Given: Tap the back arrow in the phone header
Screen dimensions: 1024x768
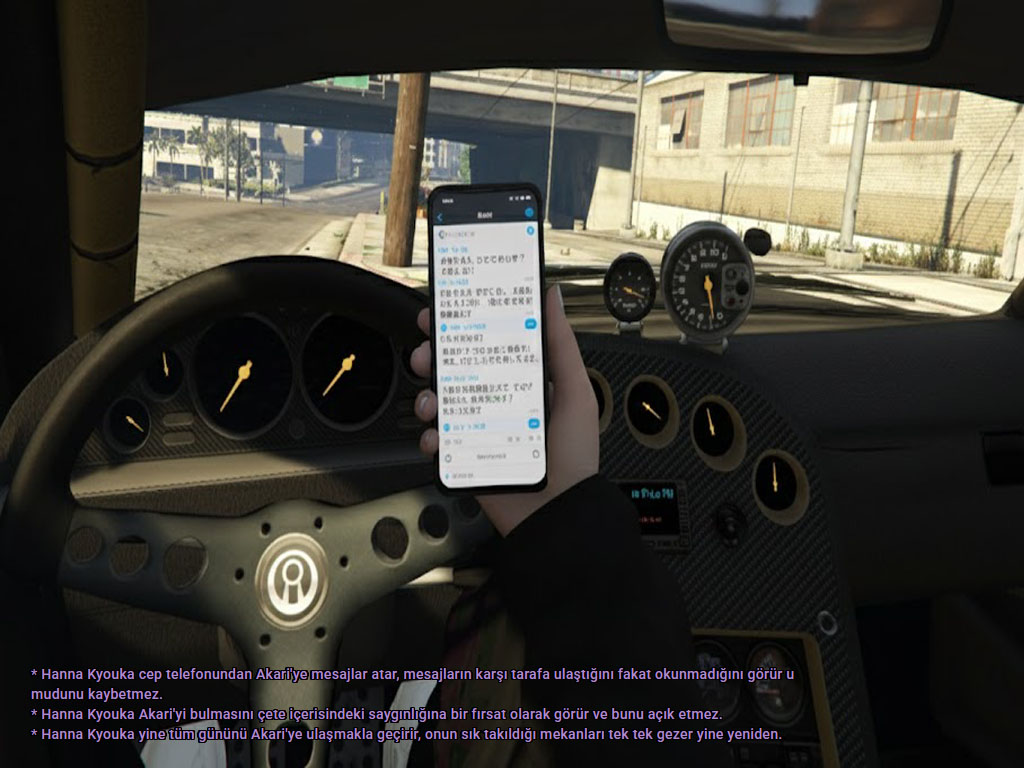Looking at the screenshot, I should pyautogui.click(x=441, y=216).
